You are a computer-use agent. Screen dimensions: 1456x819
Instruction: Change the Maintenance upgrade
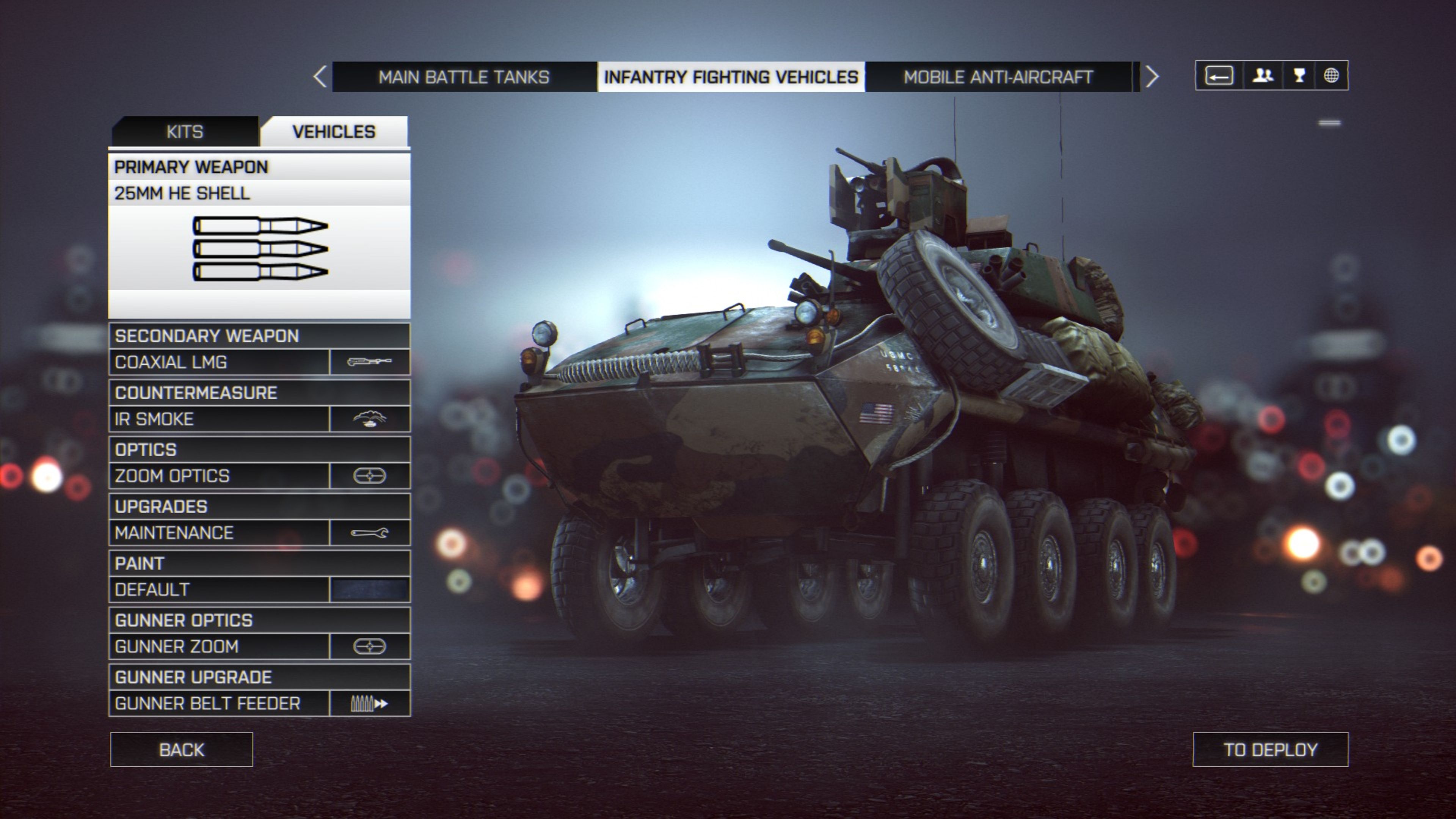tap(259, 532)
